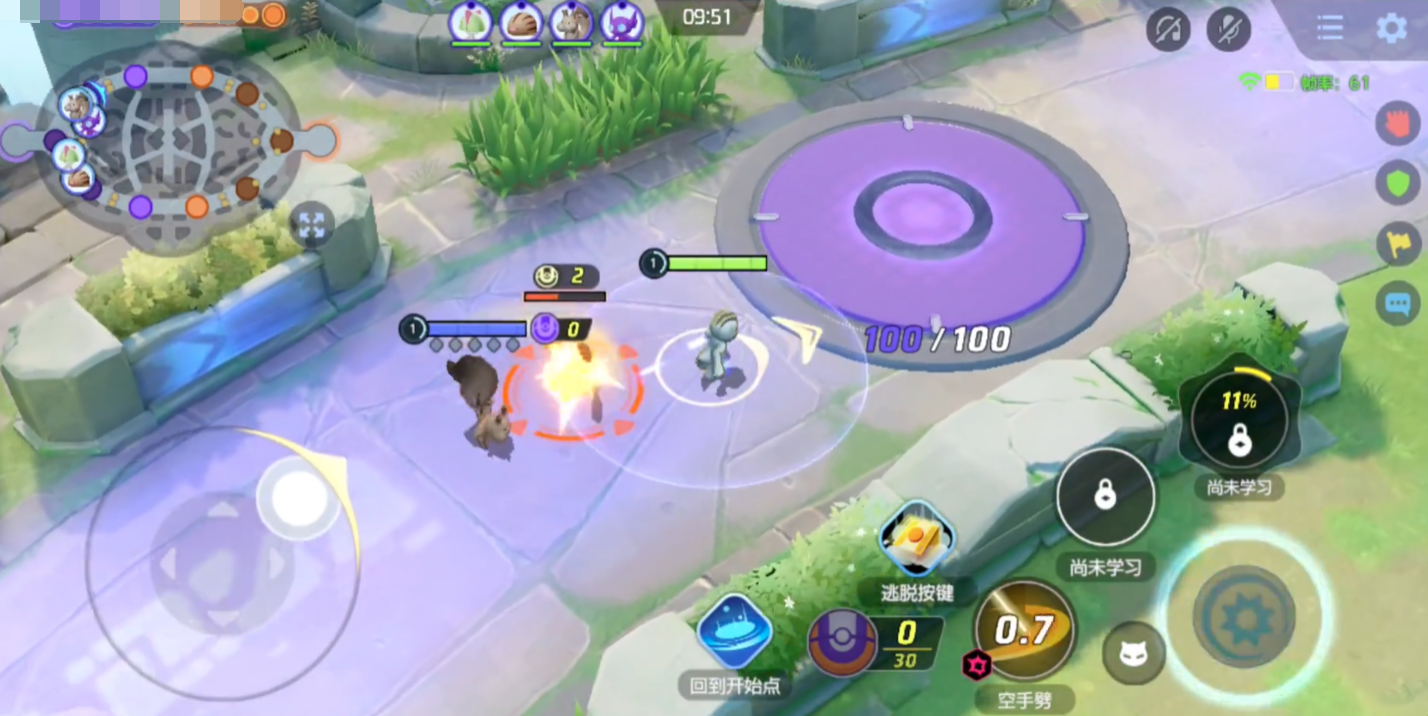Viewport: 1428px width, 716px height.
Task: Tap the cat-face wild Pokémon target button
Action: click(1133, 653)
